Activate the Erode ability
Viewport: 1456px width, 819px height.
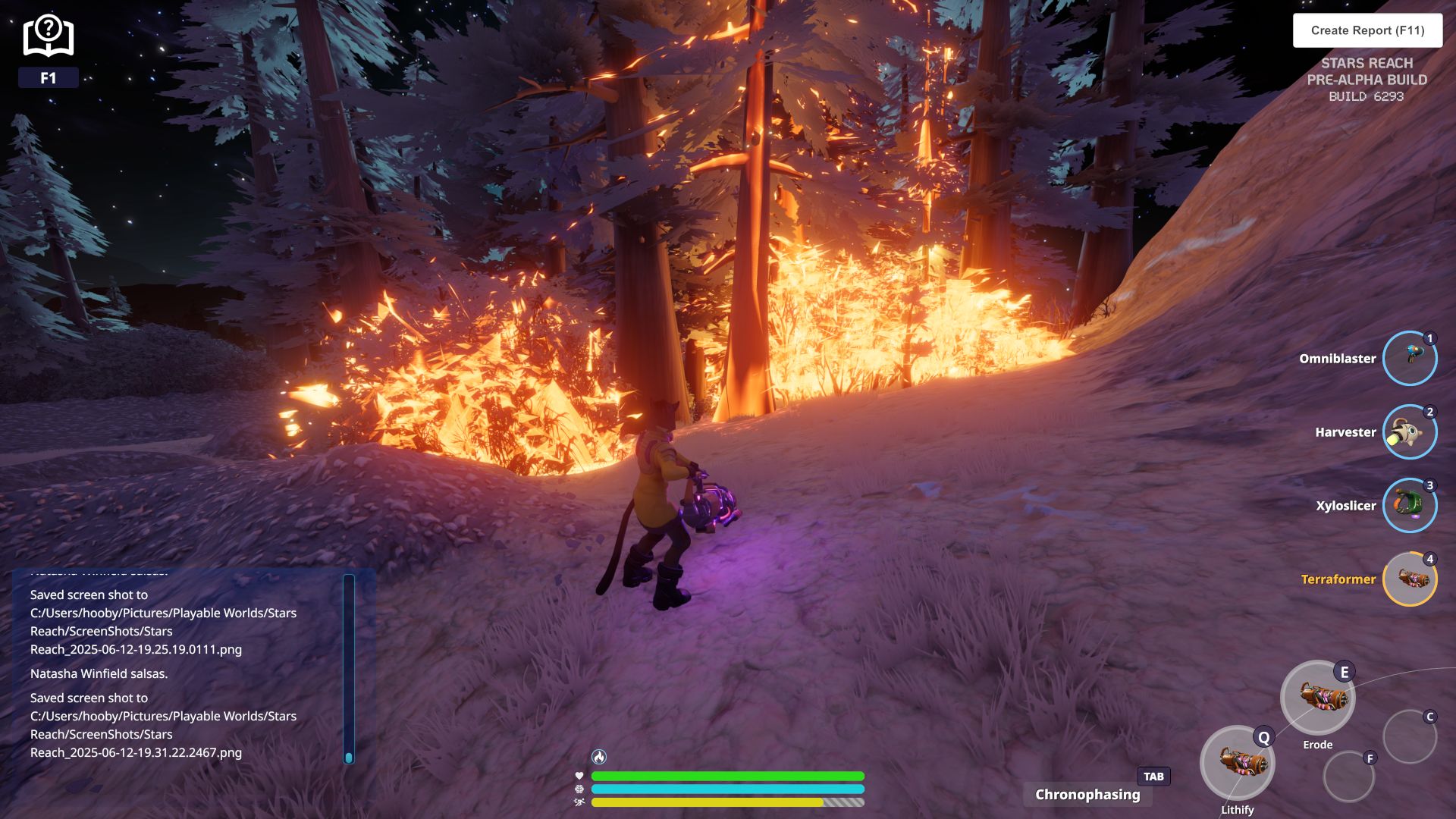[1317, 698]
